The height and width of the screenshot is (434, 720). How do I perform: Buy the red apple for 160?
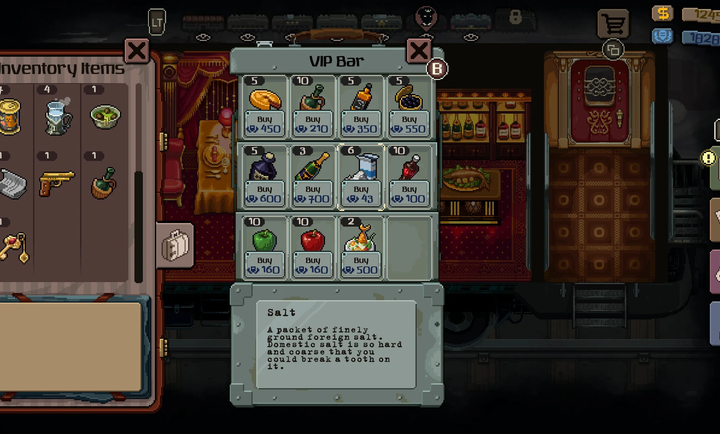(313, 262)
